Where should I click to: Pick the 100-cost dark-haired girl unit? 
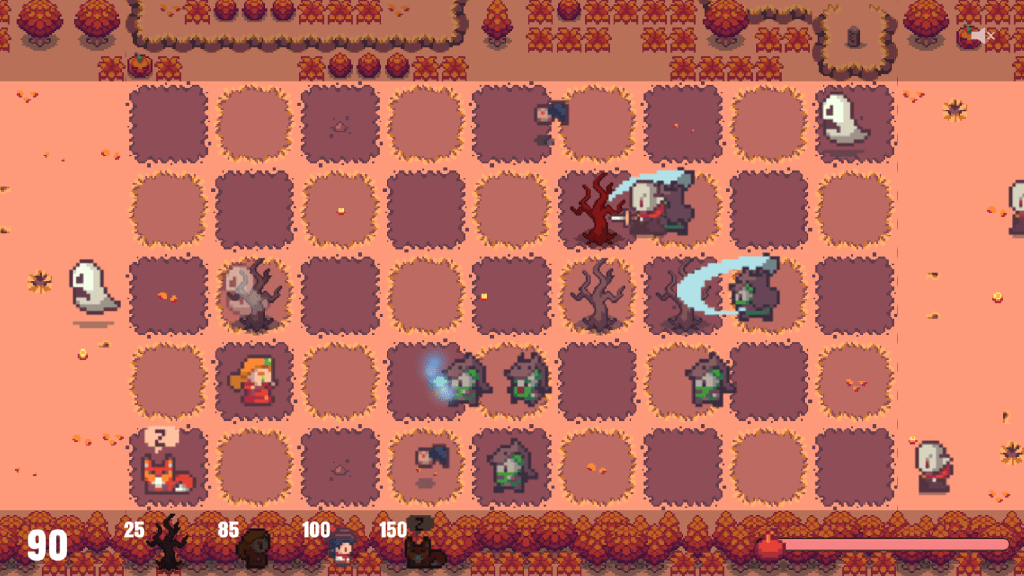click(343, 547)
